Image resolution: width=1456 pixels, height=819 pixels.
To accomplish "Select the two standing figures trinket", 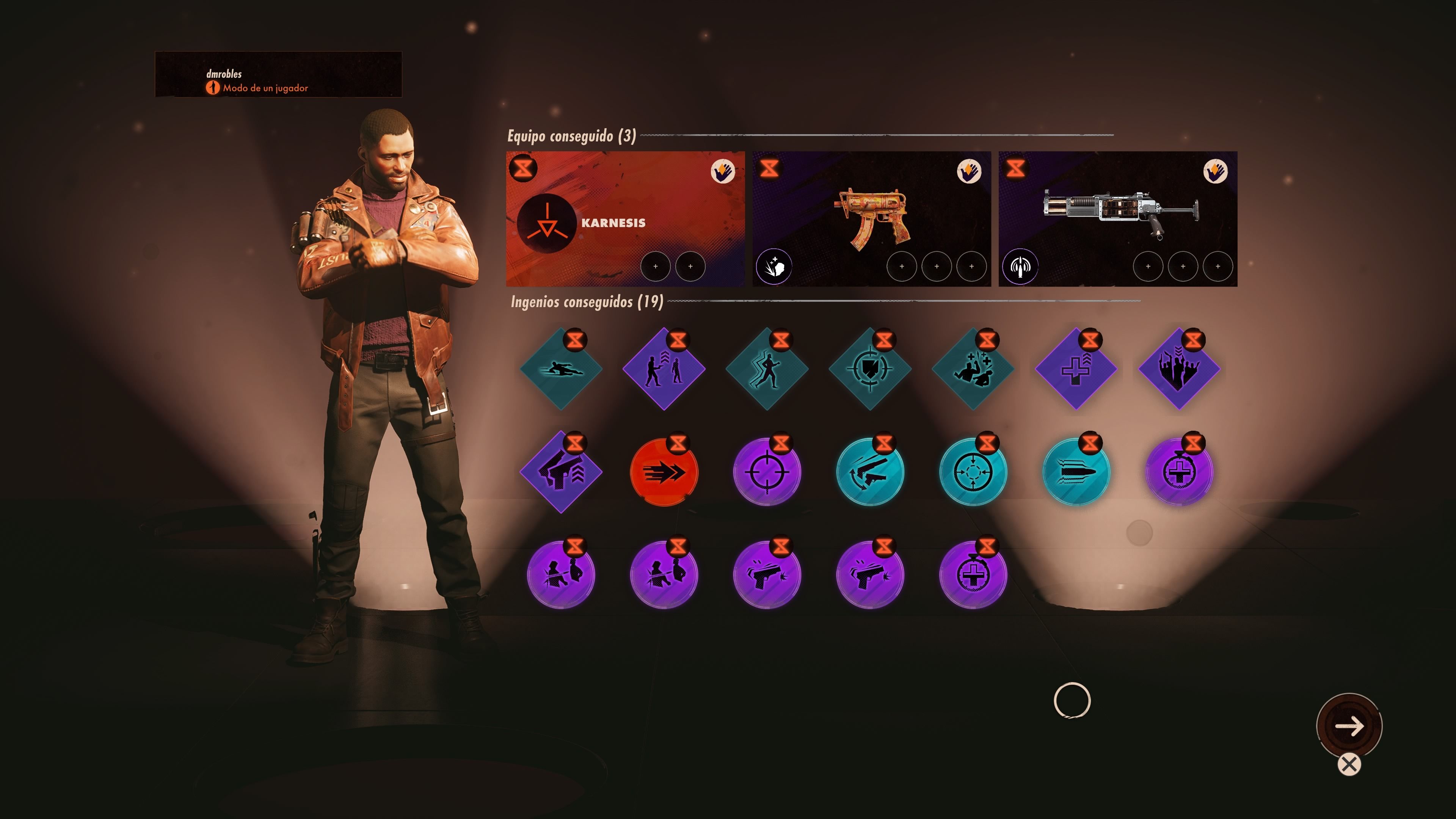I will click(664, 369).
